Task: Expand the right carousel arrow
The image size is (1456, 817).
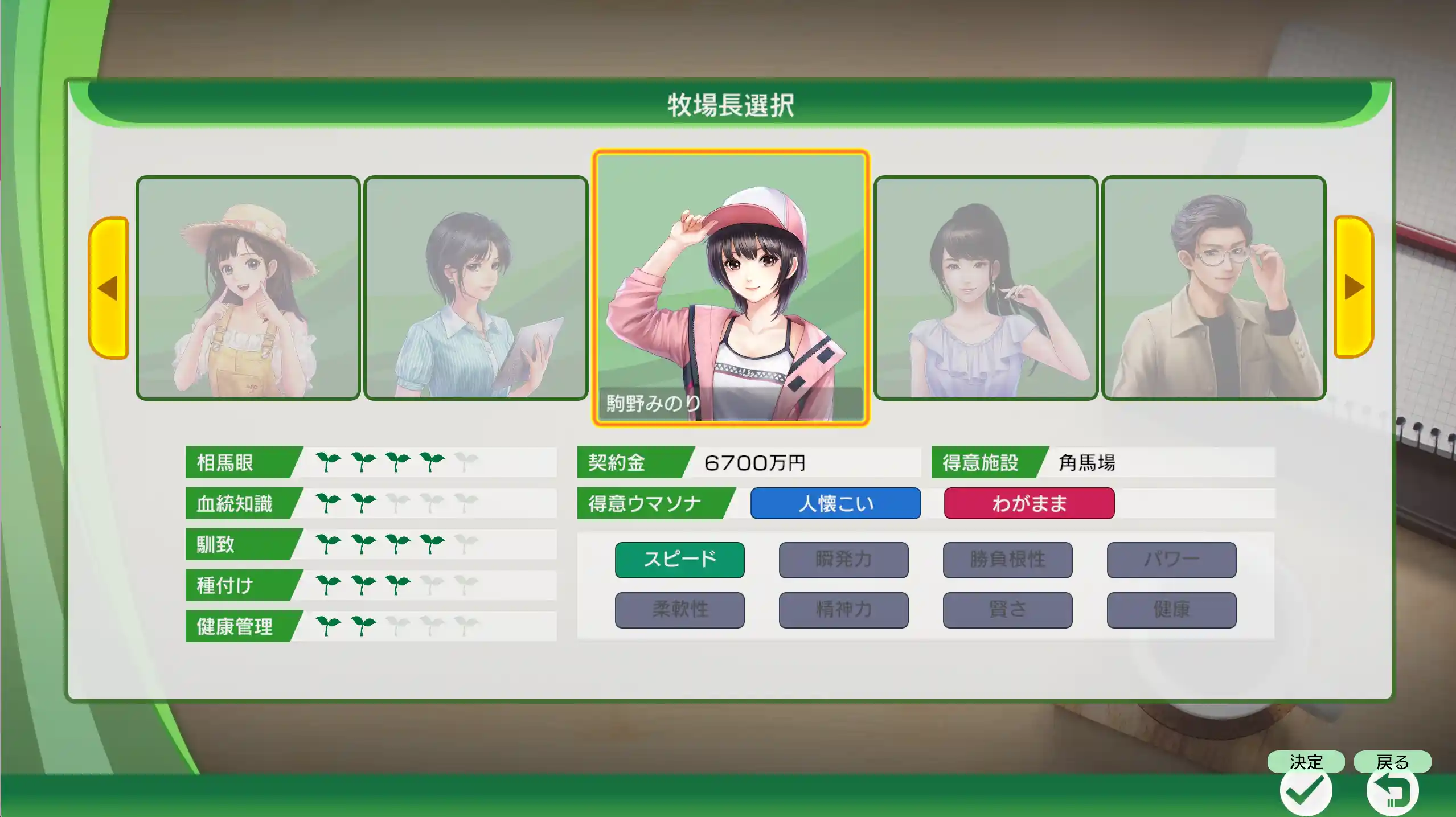Action: pos(1348,288)
